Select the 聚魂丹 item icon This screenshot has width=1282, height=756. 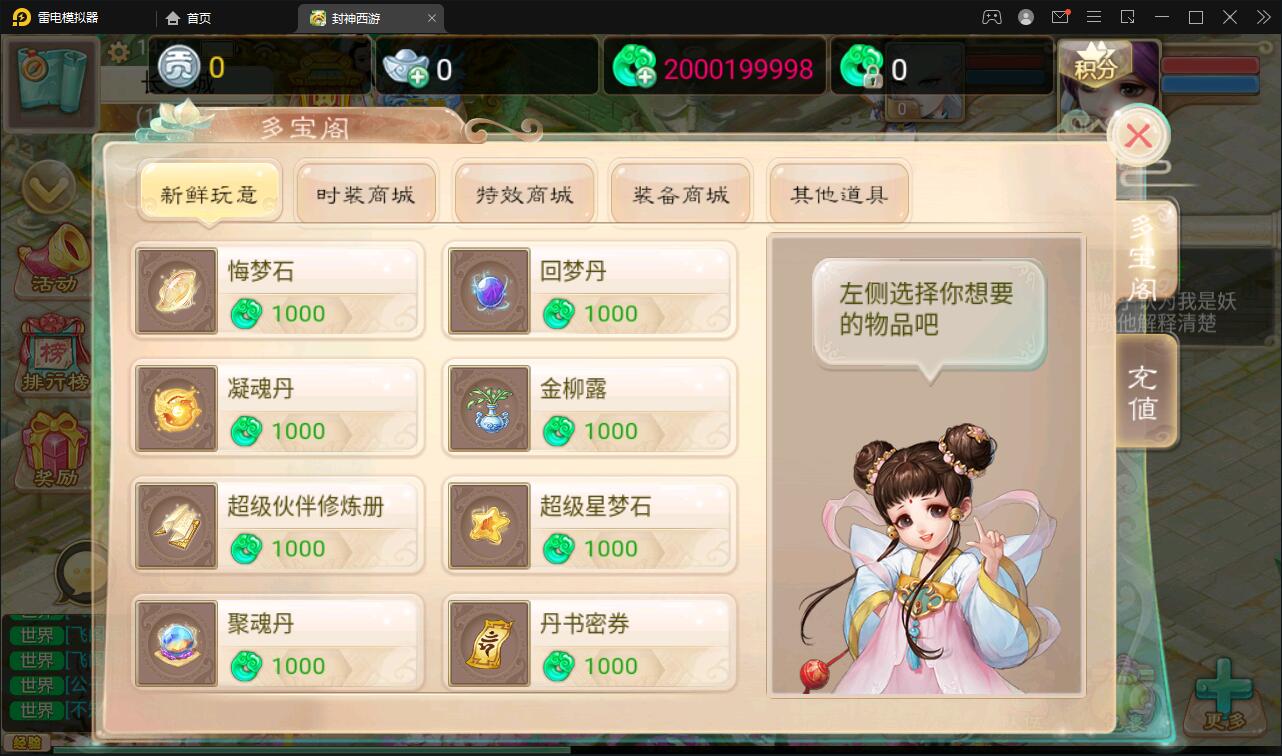tap(176, 643)
